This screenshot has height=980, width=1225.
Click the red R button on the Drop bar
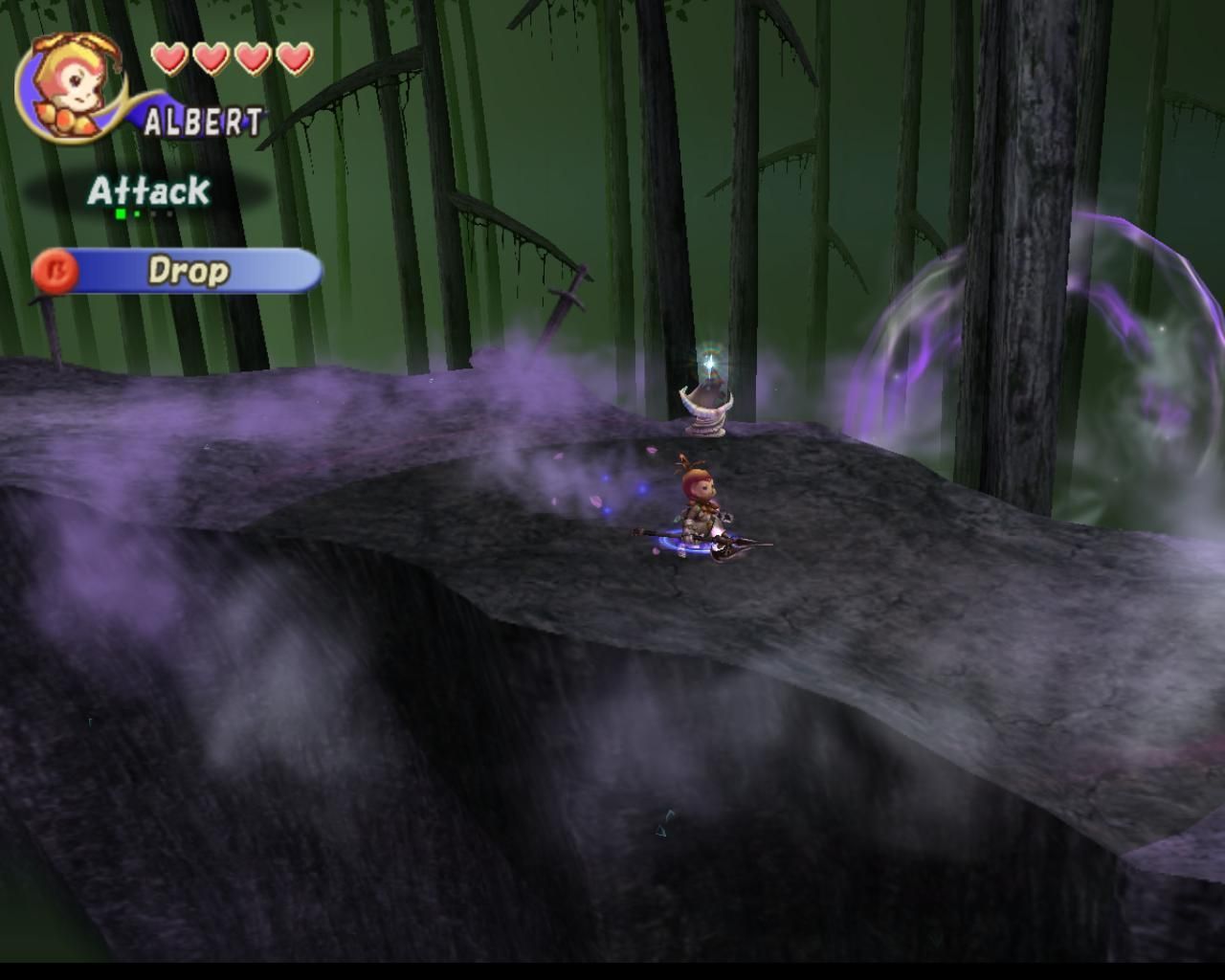coord(56,271)
